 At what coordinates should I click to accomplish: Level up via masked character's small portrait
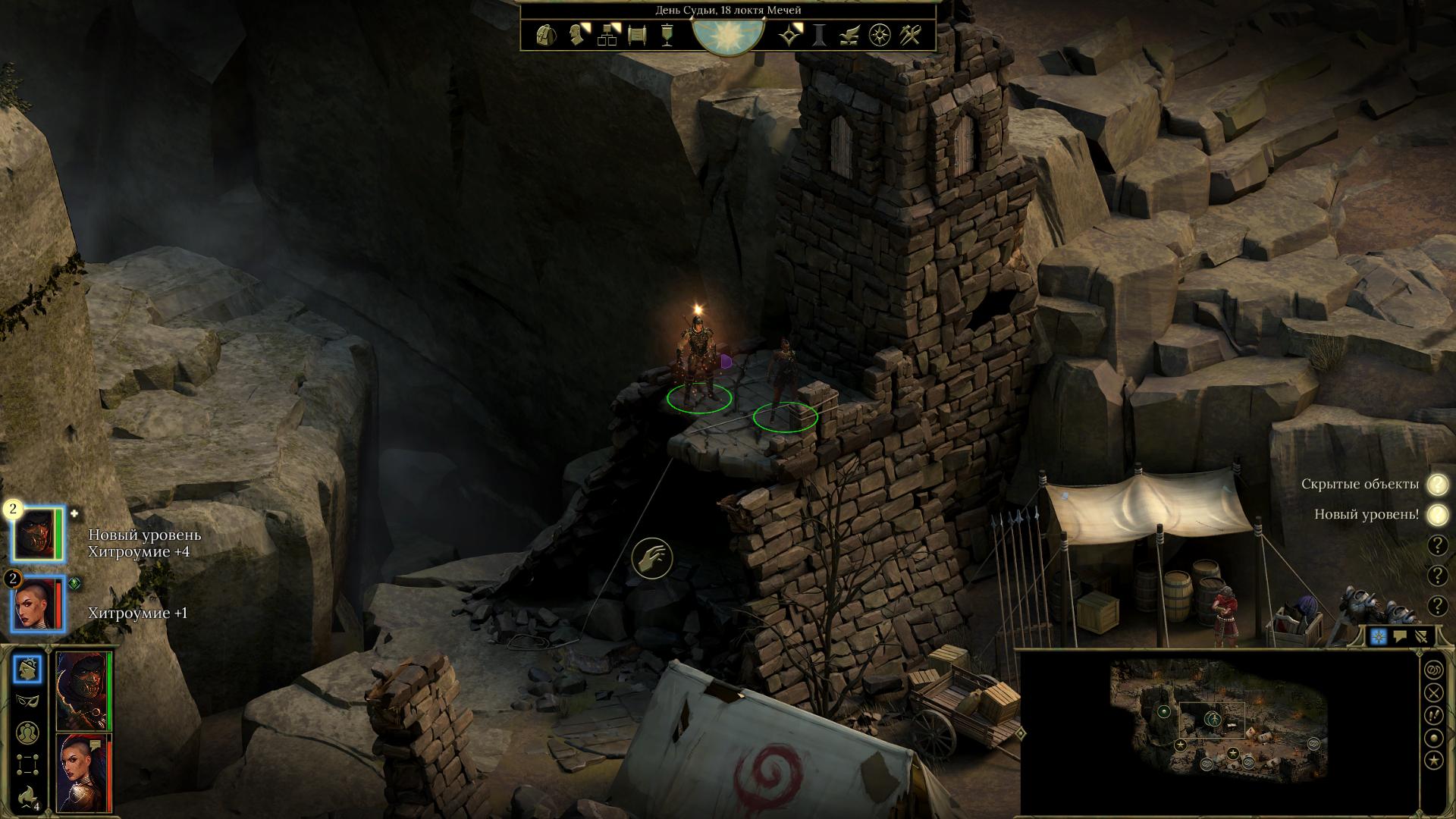tap(38, 533)
